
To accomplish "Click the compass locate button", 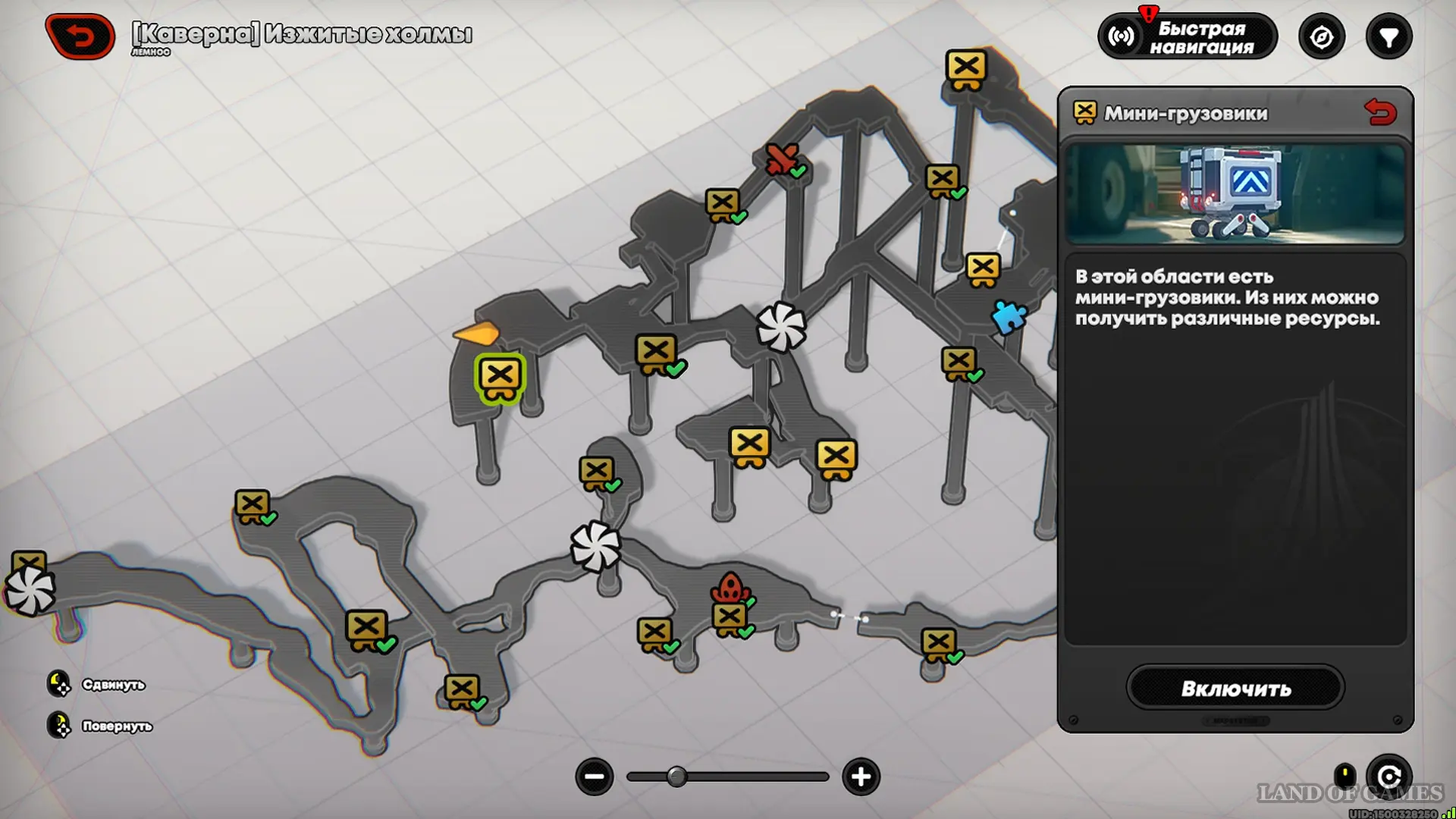I will [1322, 37].
